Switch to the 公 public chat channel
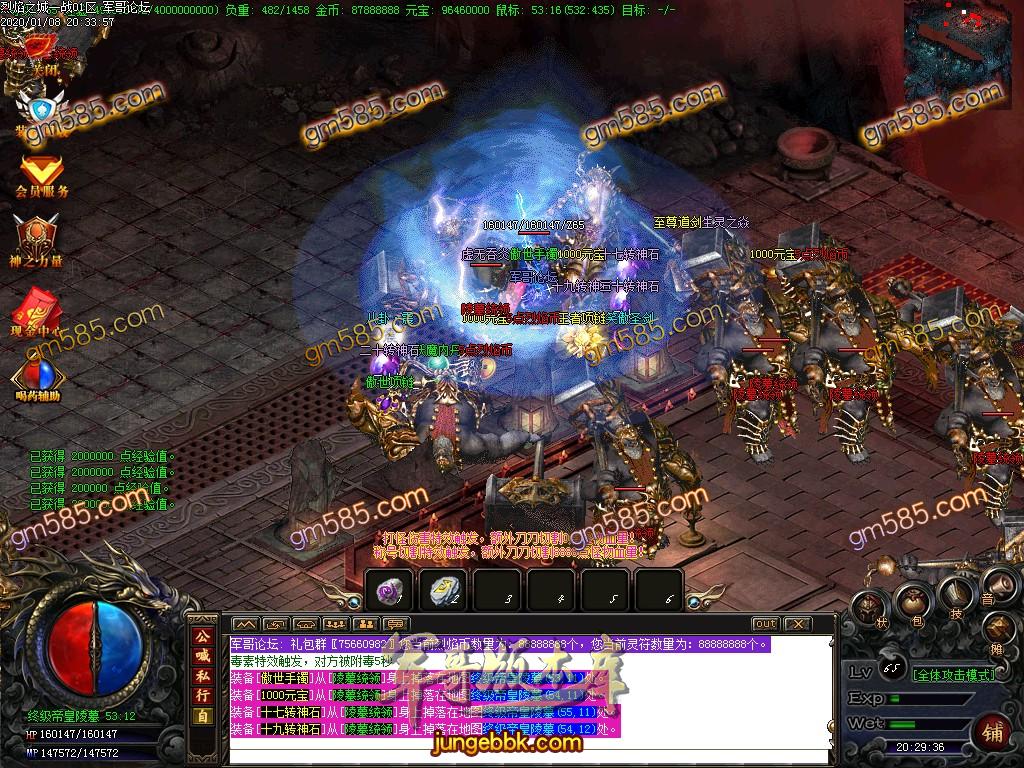The width and height of the screenshot is (1024, 768). pyautogui.click(x=203, y=637)
